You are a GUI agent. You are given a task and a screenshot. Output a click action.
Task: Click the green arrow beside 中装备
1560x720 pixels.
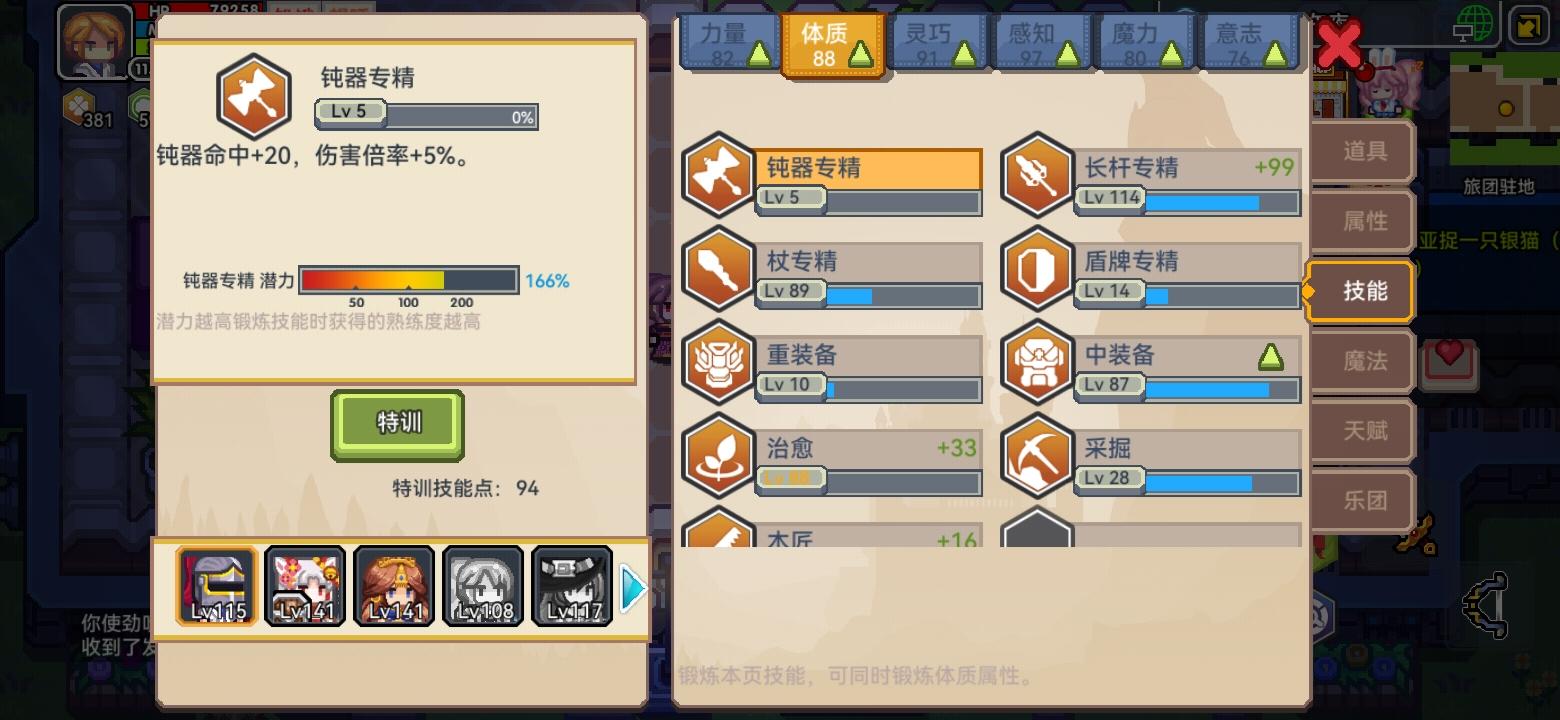pos(1270,355)
